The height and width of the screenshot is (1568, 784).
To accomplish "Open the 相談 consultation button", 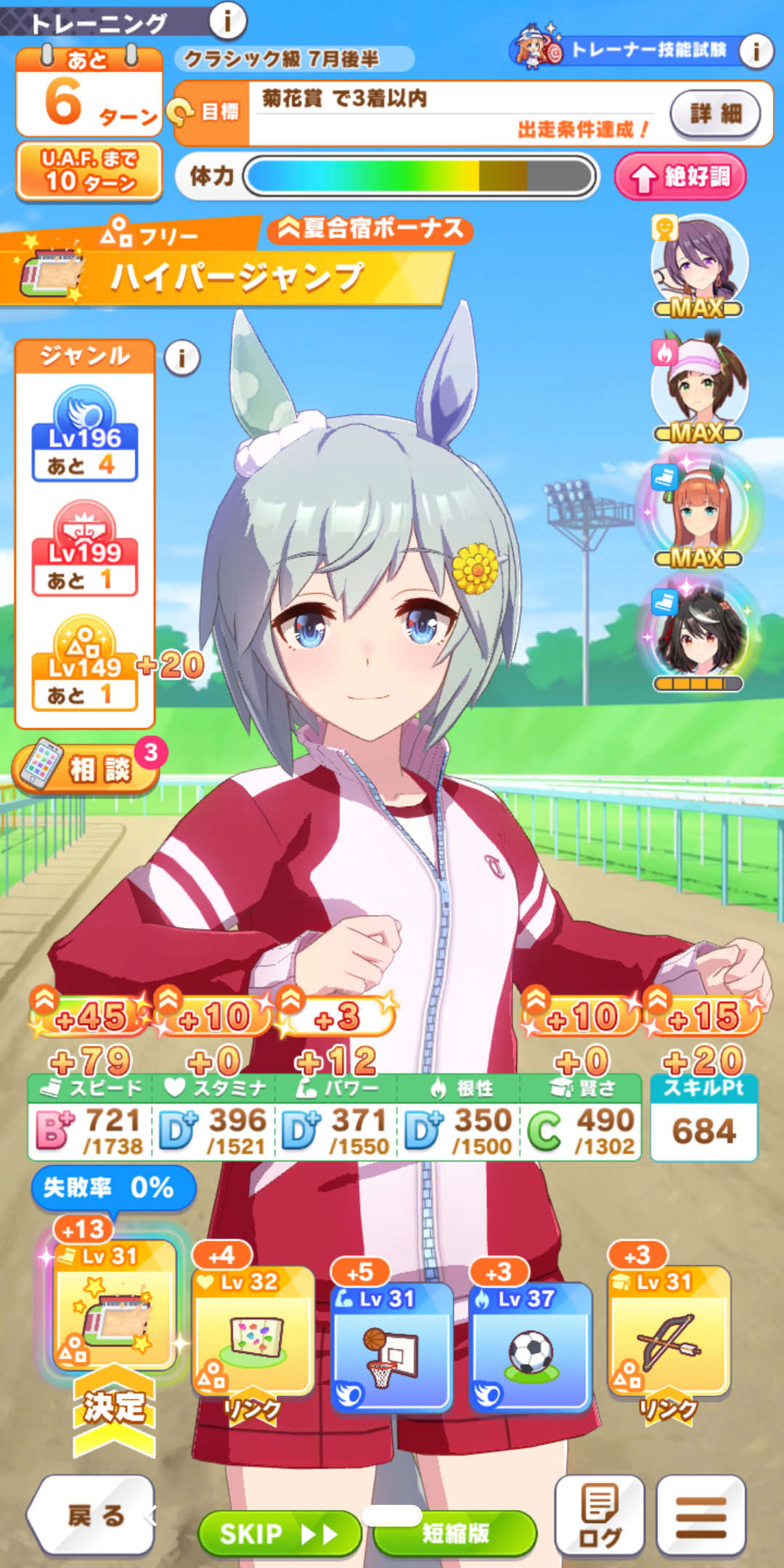I will tap(86, 768).
